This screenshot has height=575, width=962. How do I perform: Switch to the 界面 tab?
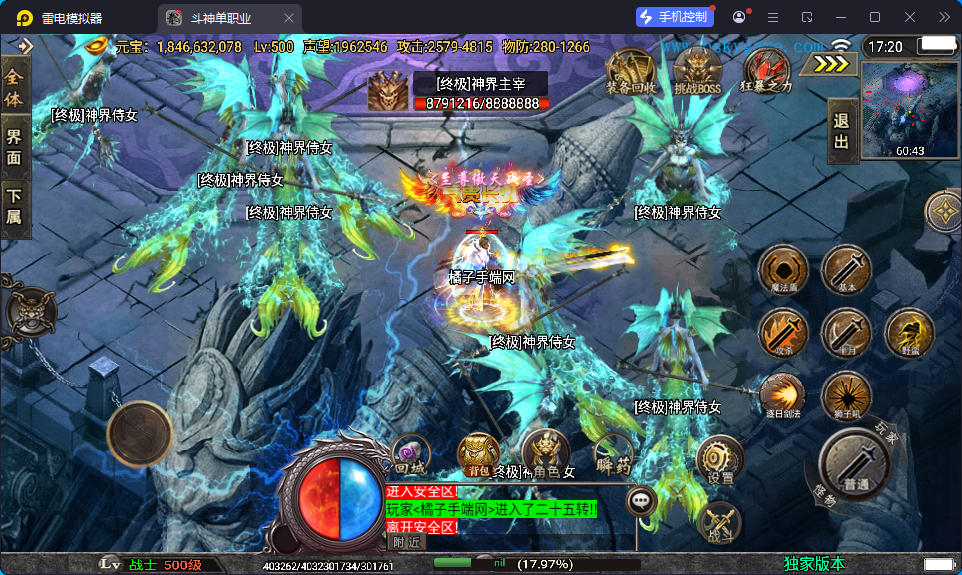click(x=14, y=146)
